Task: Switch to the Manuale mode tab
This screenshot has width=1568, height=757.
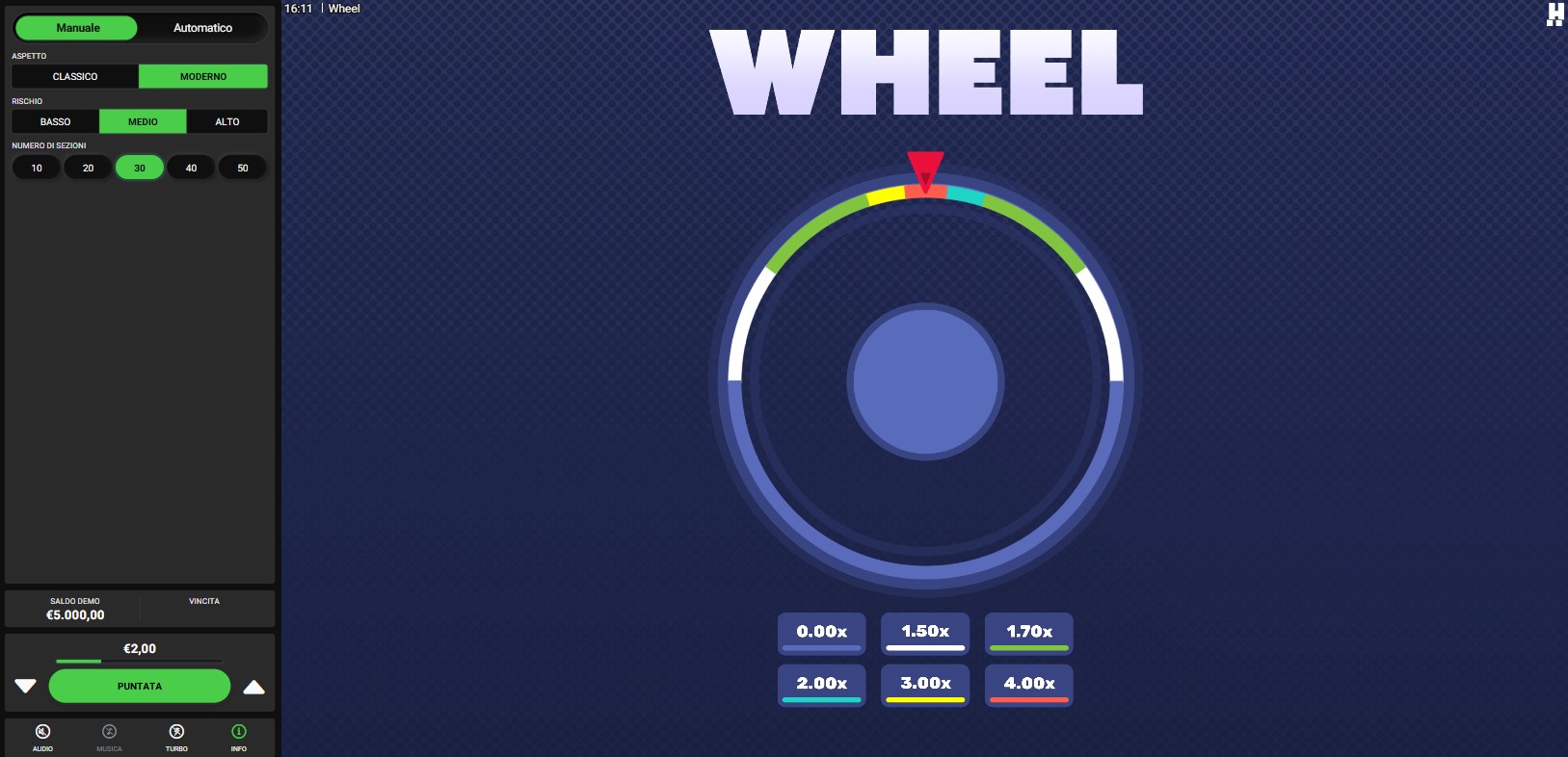Action: point(78,28)
